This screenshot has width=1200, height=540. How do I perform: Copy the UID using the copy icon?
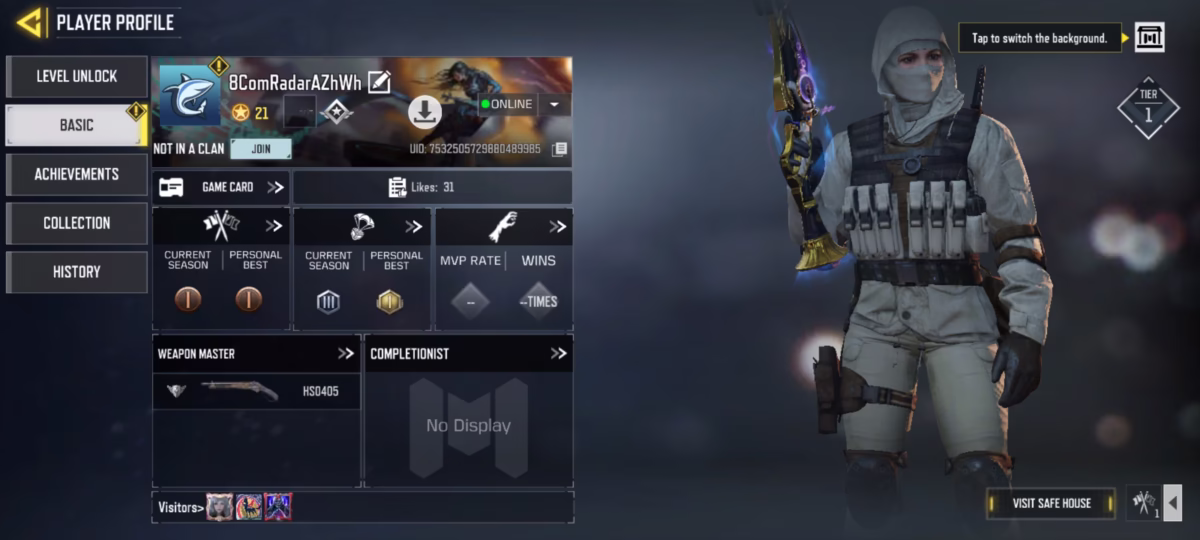pyautogui.click(x=560, y=149)
